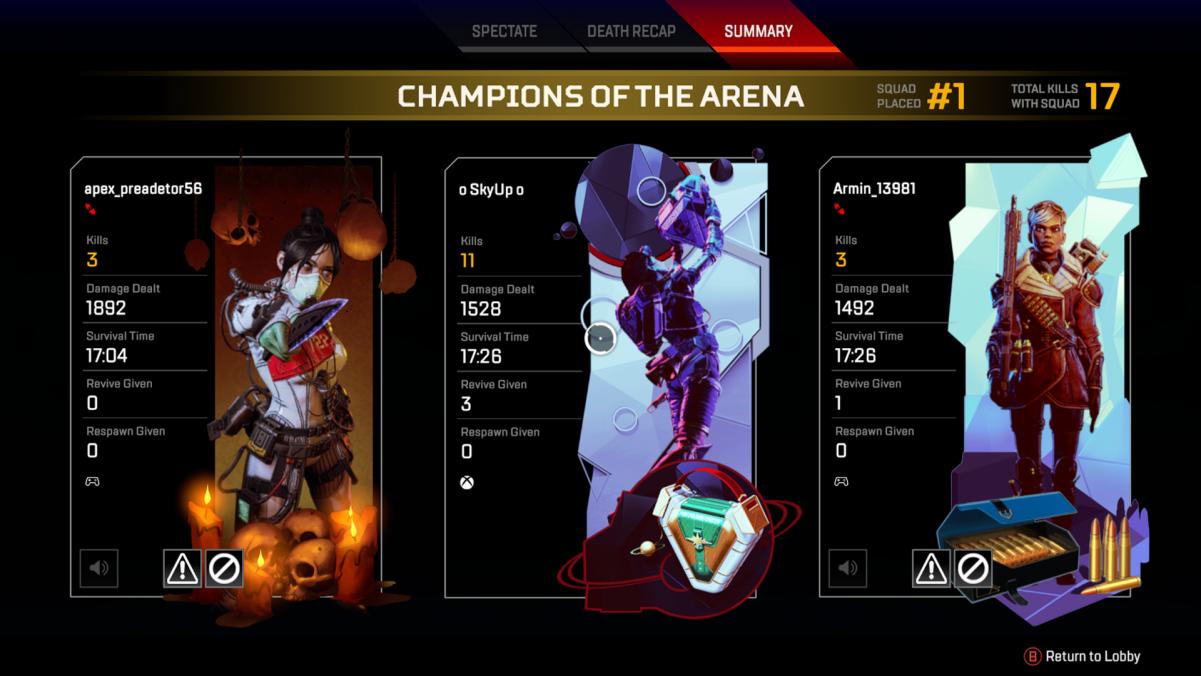This screenshot has height=676, width=1201.
Task: Select the Summary tab
Action: (758, 31)
